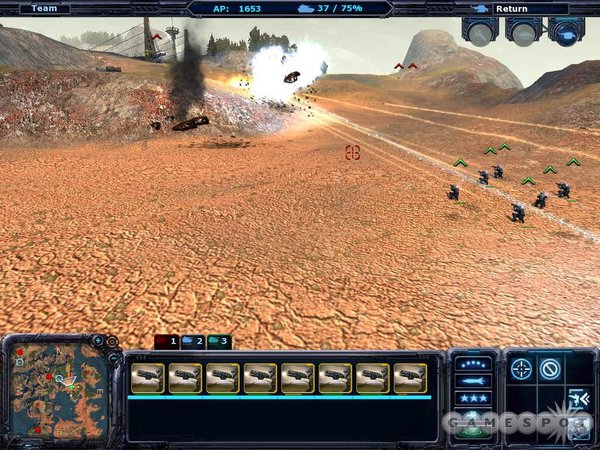Open the minimap
The height and width of the screenshot is (450, 600).
pos(58,391)
